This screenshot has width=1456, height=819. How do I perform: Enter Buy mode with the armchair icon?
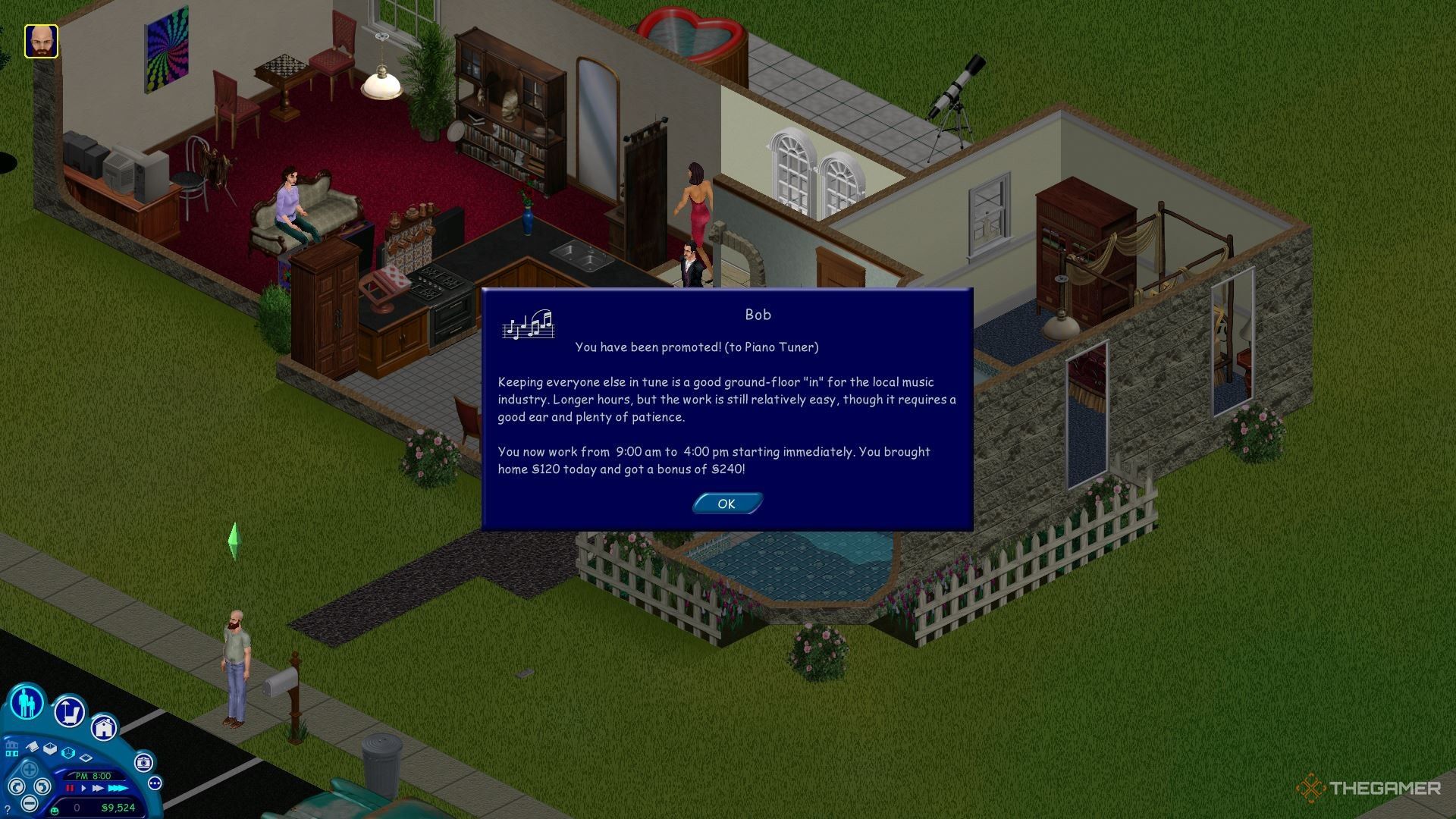[x=71, y=712]
